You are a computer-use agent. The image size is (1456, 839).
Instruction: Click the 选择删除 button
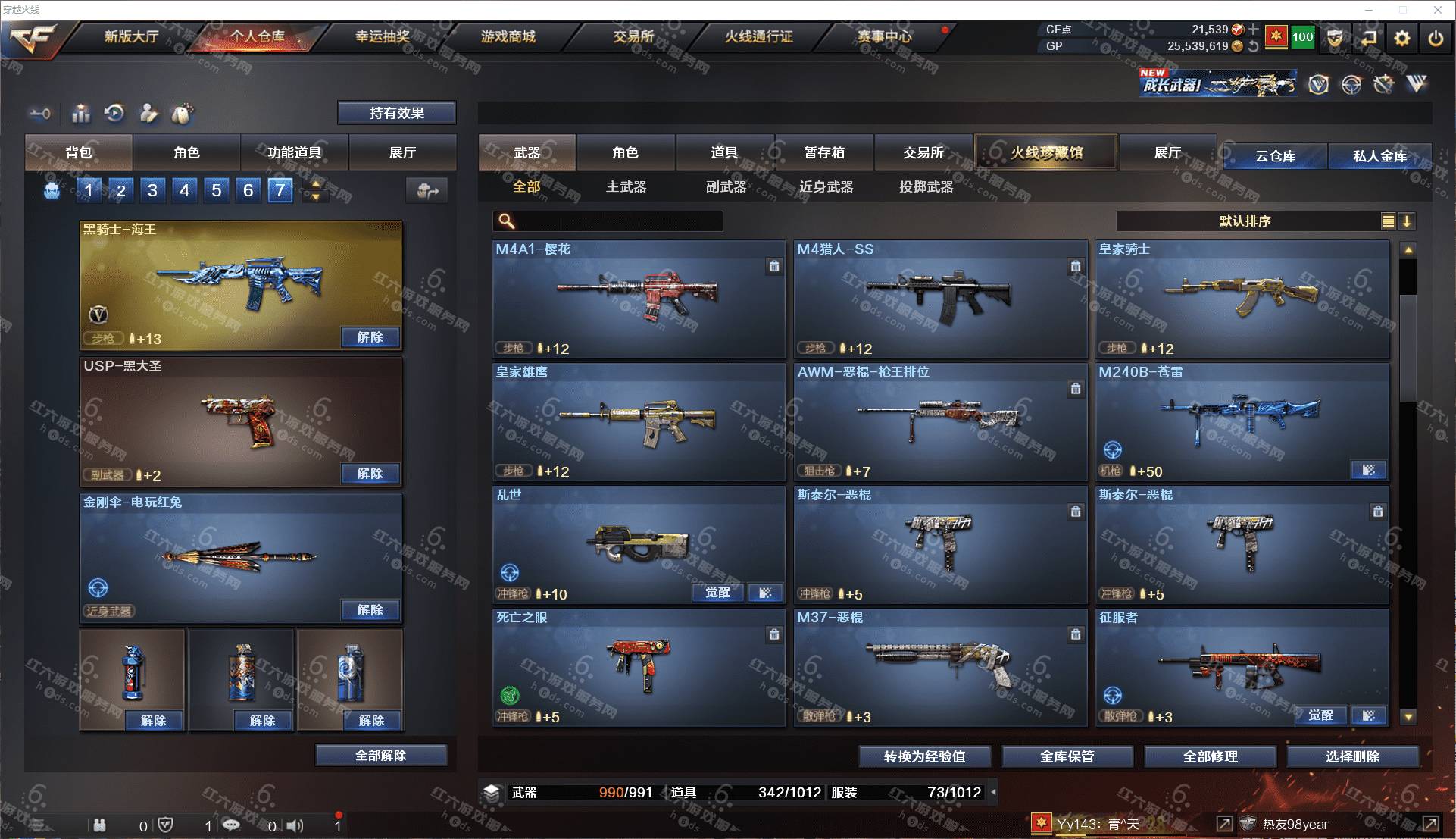(1352, 756)
